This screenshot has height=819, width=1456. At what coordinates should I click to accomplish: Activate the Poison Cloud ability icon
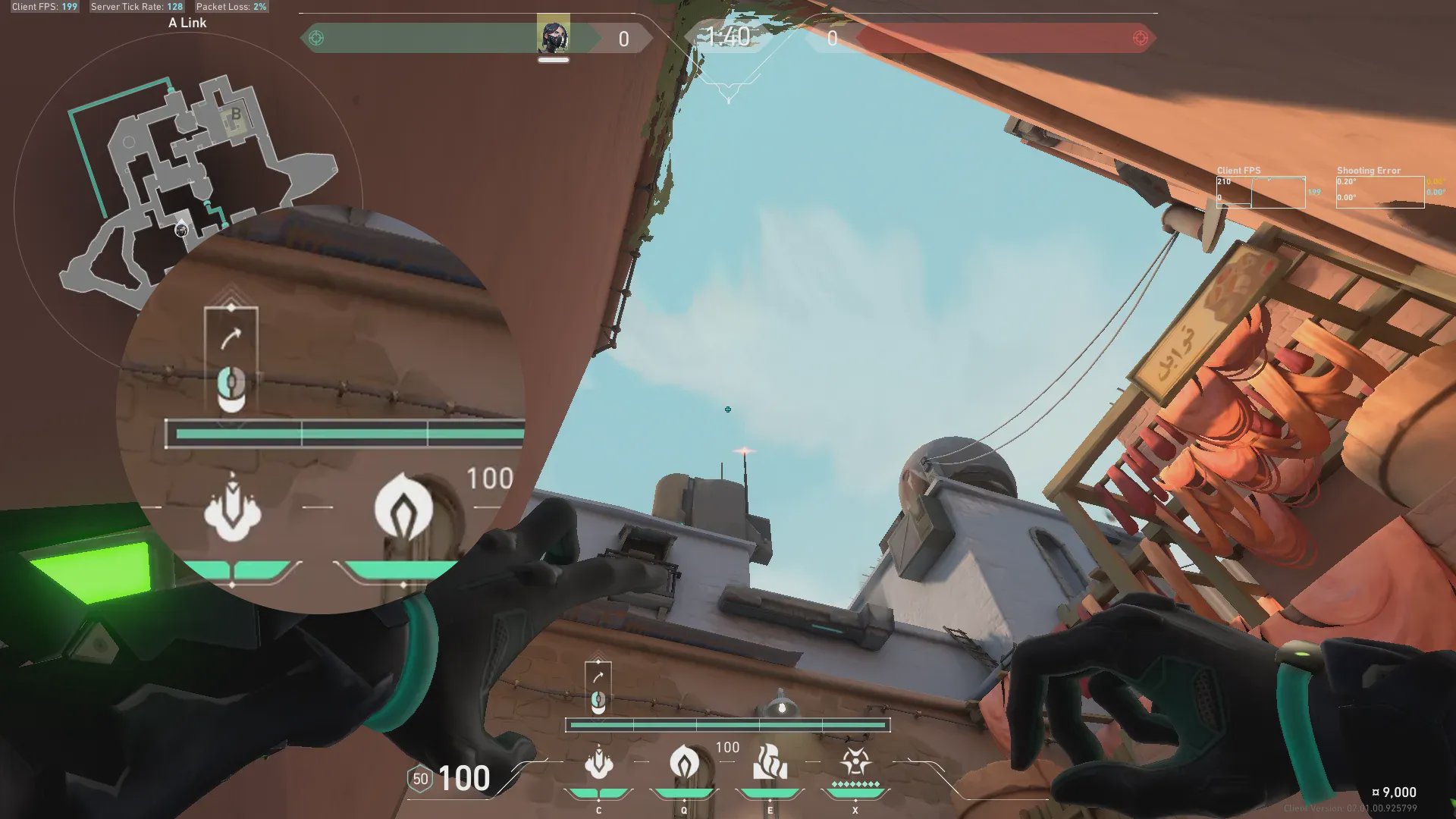(x=684, y=762)
